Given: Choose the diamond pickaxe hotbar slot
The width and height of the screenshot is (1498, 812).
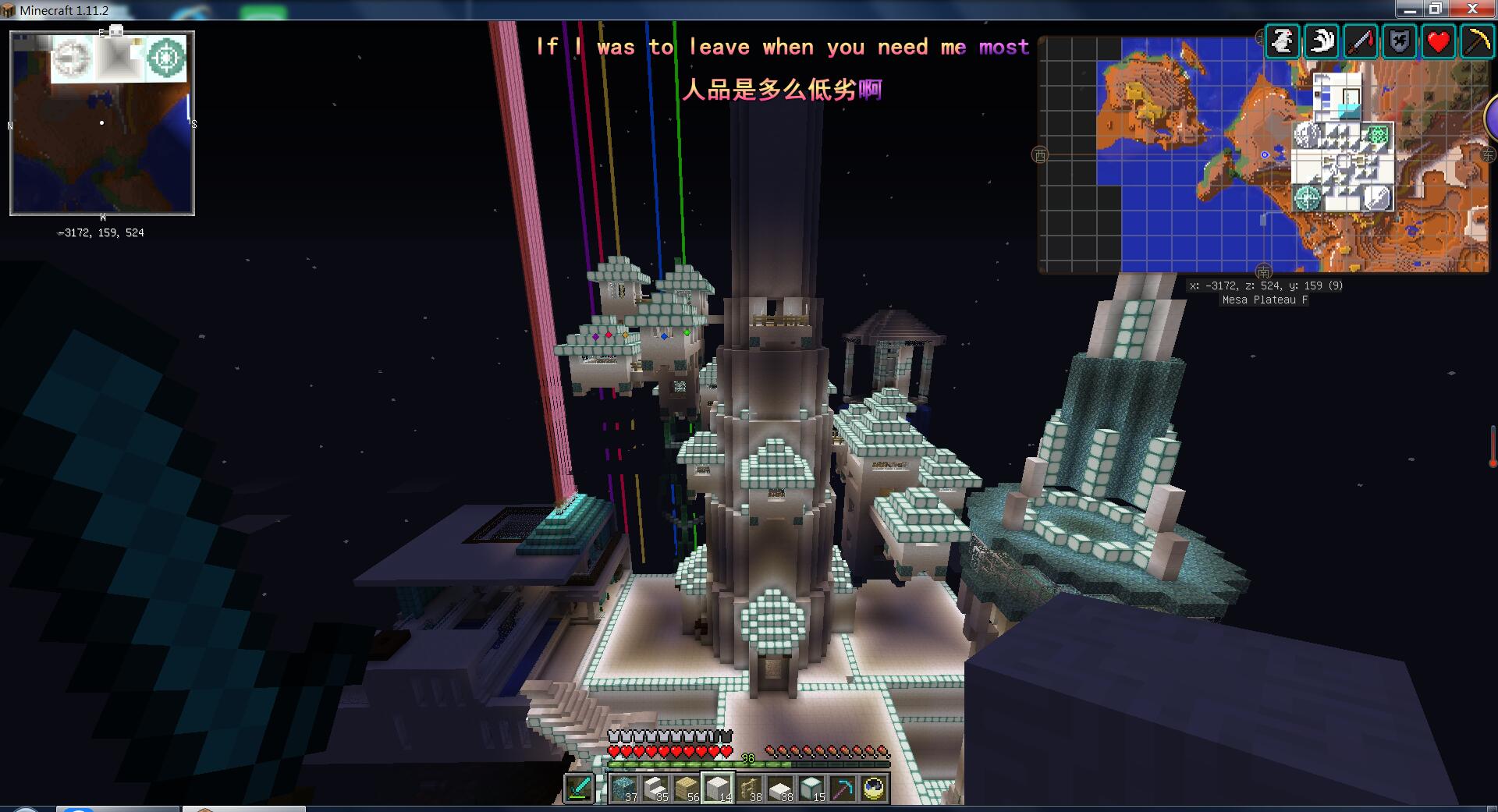Looking at the screenshot, I should pos(843,788).
